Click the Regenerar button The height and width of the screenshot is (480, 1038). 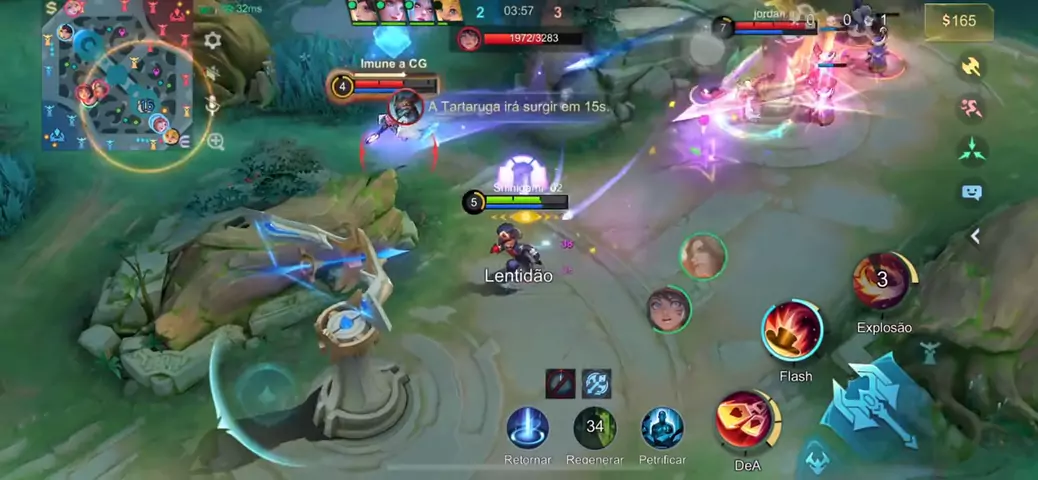tap(595, 428)
